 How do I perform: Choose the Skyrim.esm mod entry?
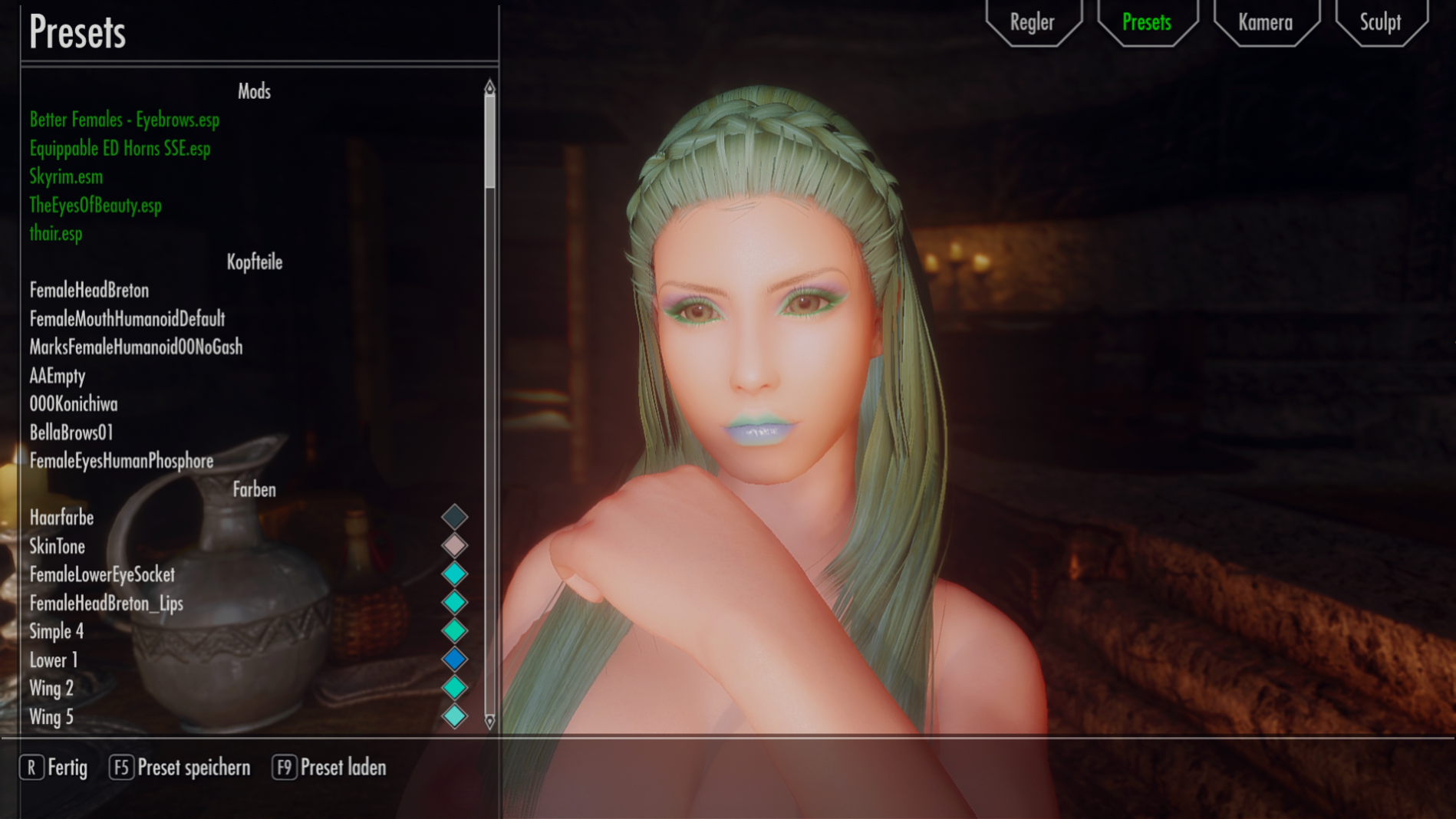pyautogui.click(x=66, y=176)
